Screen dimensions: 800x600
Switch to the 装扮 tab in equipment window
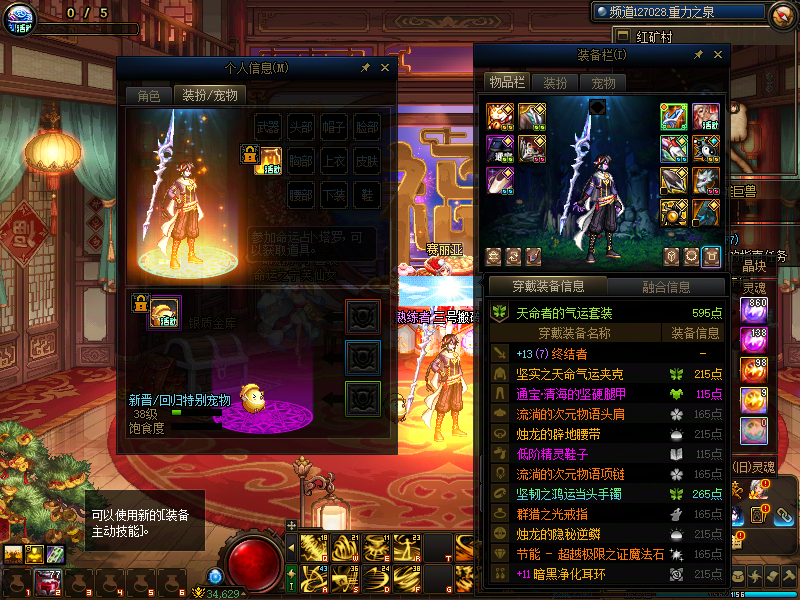point(555,83)
